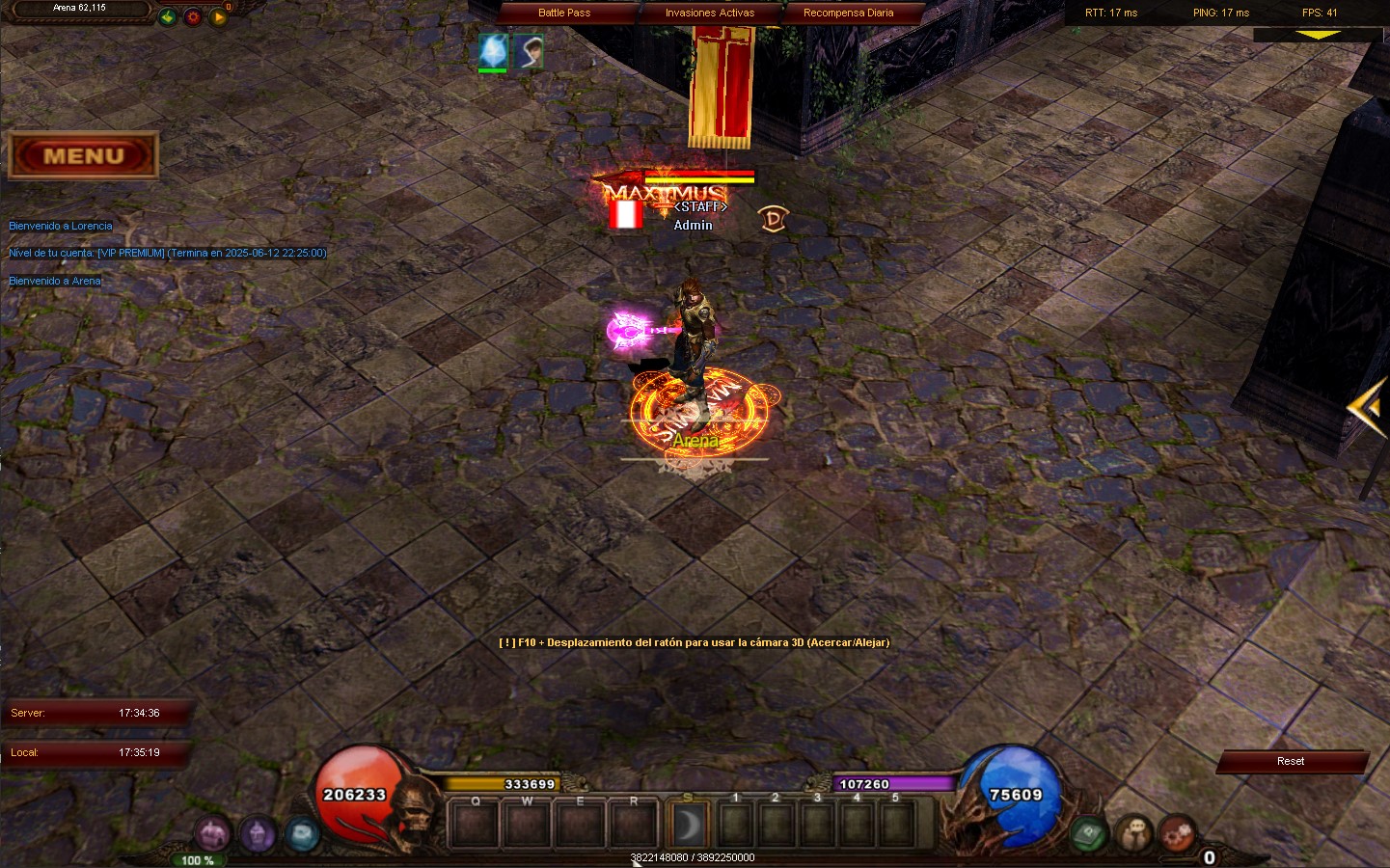The height and width of the screenshot is (868, 1390).
Task: Open the pink treasure chest icon
Action: click(212, 833)
